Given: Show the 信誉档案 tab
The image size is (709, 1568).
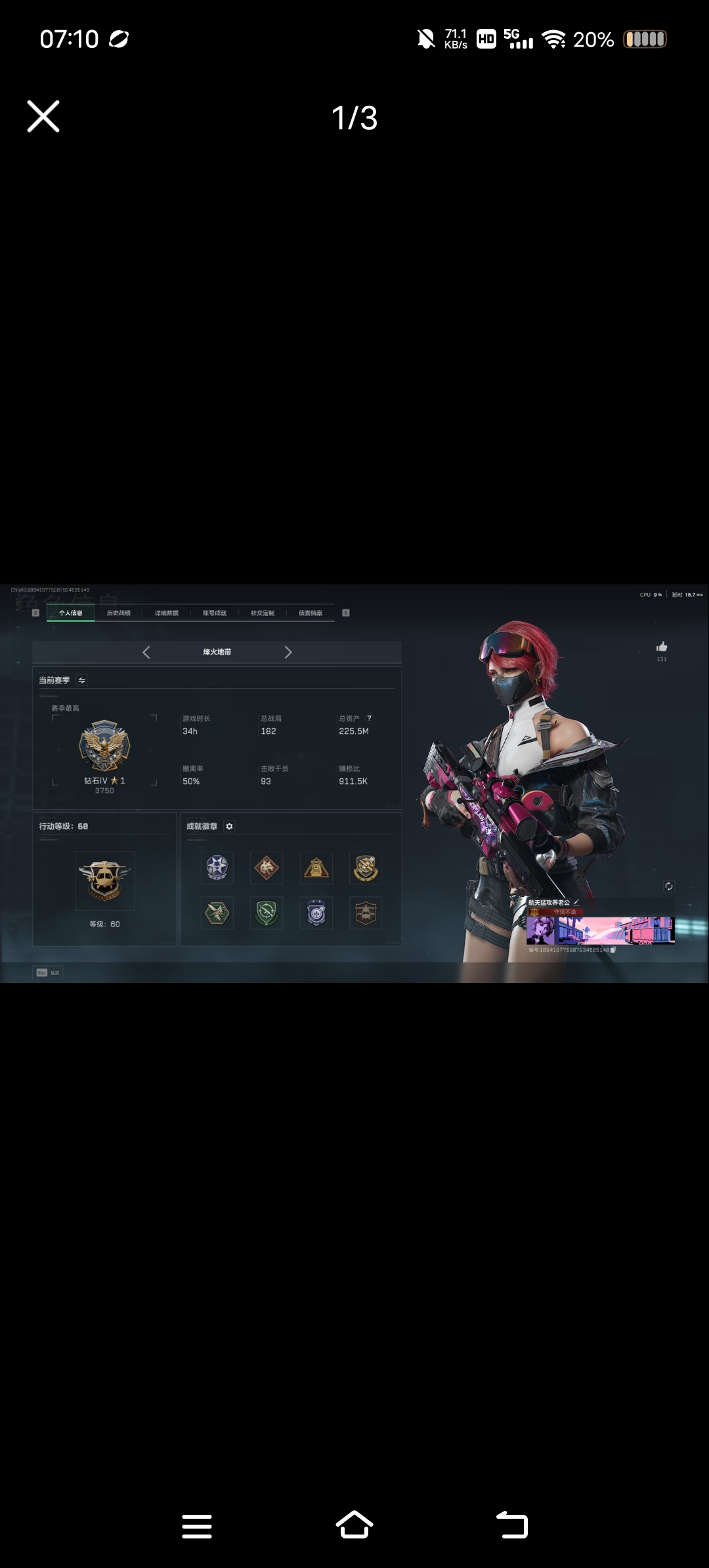Looking at the screenshot, I should pyautogui.click(x=311, y=613).
